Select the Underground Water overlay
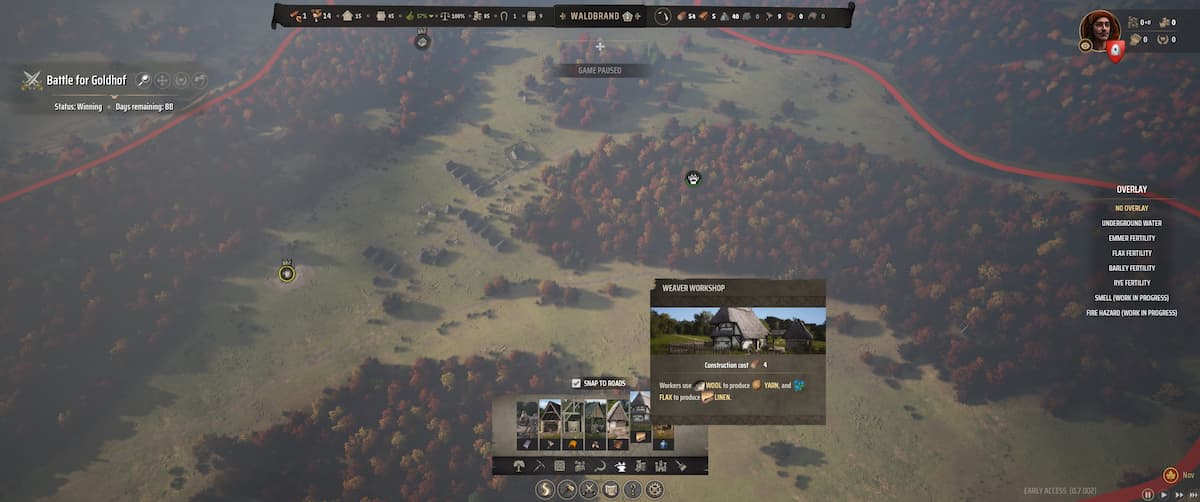This screenshot has width=1200, height=502. 1131,223
